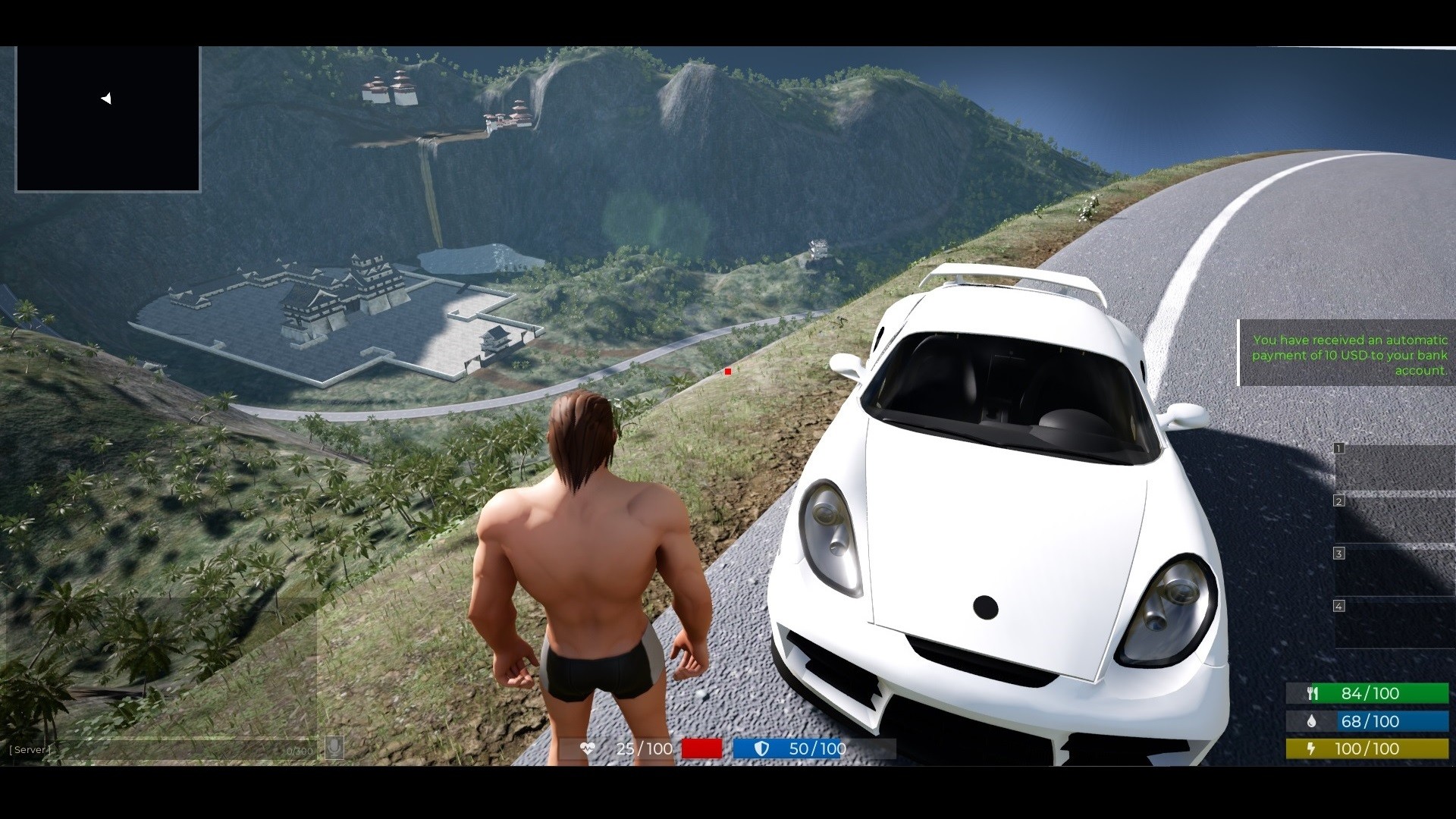Click the lightning bolt energy icon
1456x819 pixels.
[1312, 749]
